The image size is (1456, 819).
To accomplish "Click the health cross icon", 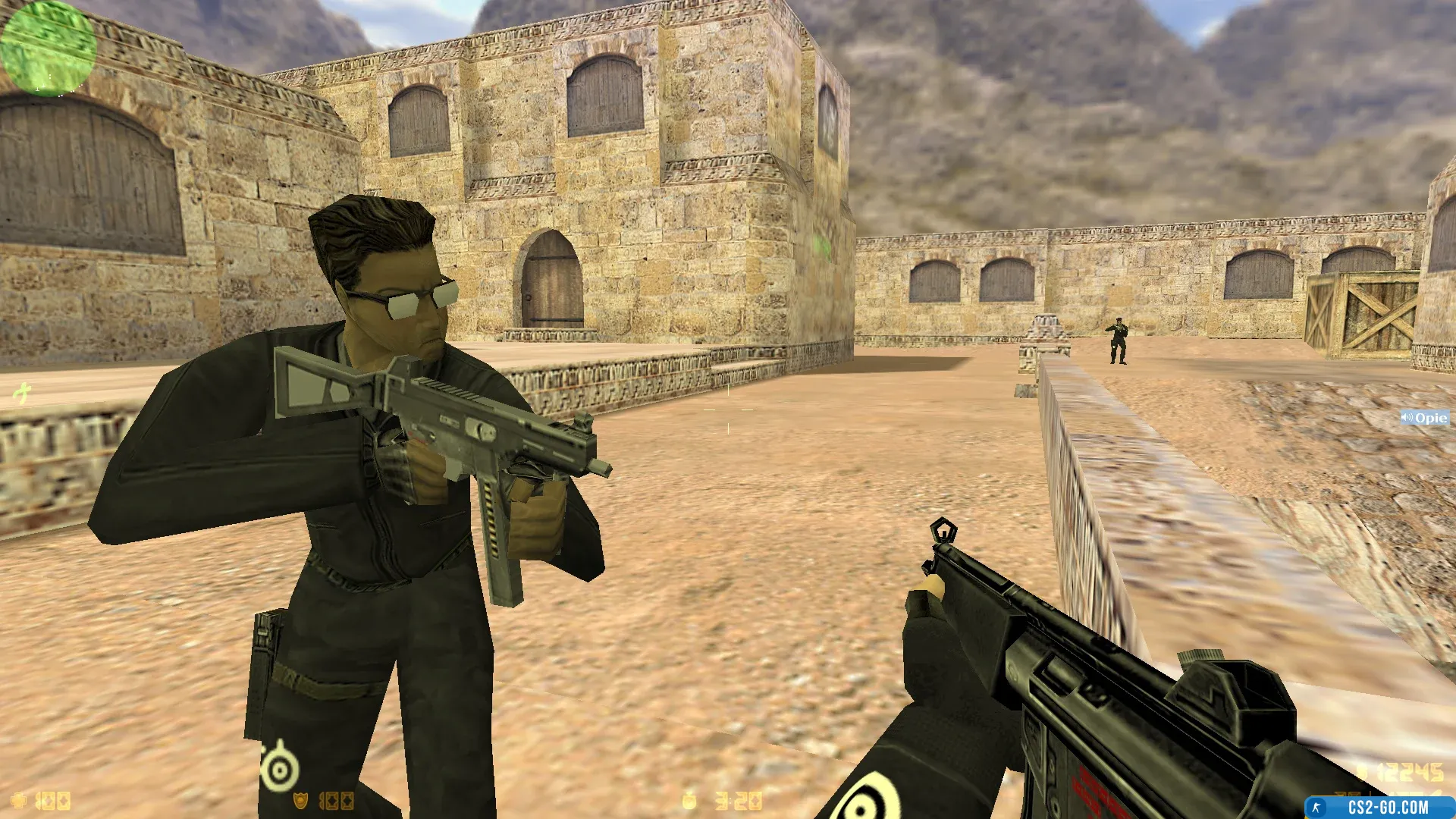I will click(x=19, y=801).
